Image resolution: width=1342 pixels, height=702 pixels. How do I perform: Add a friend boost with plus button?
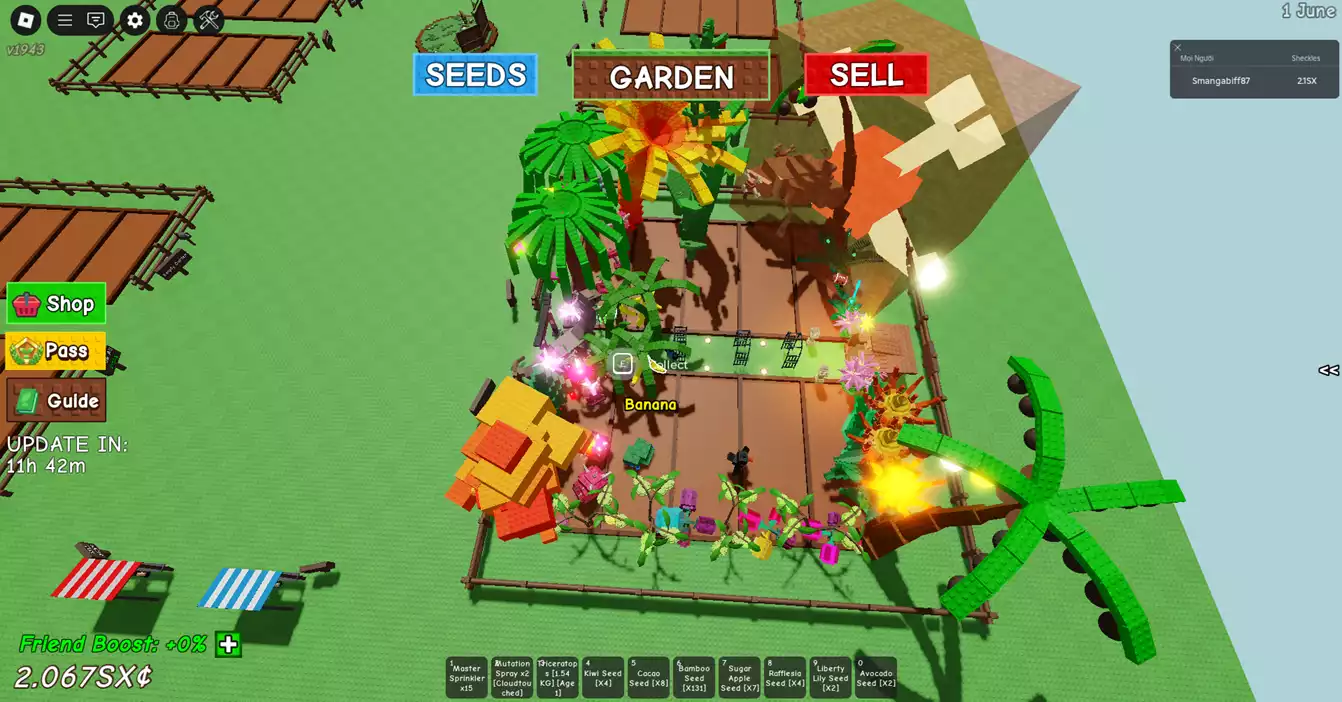click(229, 644)
